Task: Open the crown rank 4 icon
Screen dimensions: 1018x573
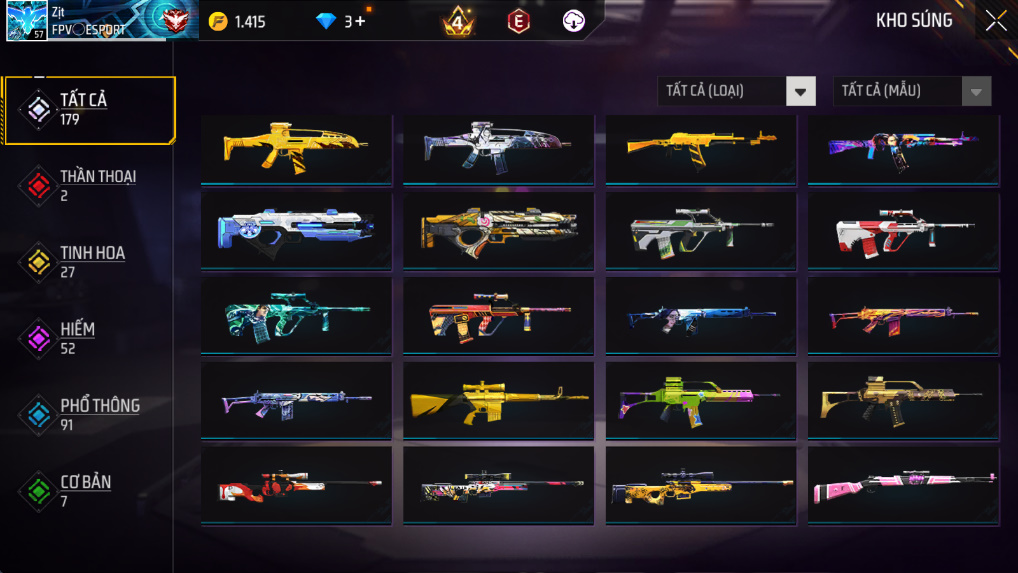Action: click(458, 21)
